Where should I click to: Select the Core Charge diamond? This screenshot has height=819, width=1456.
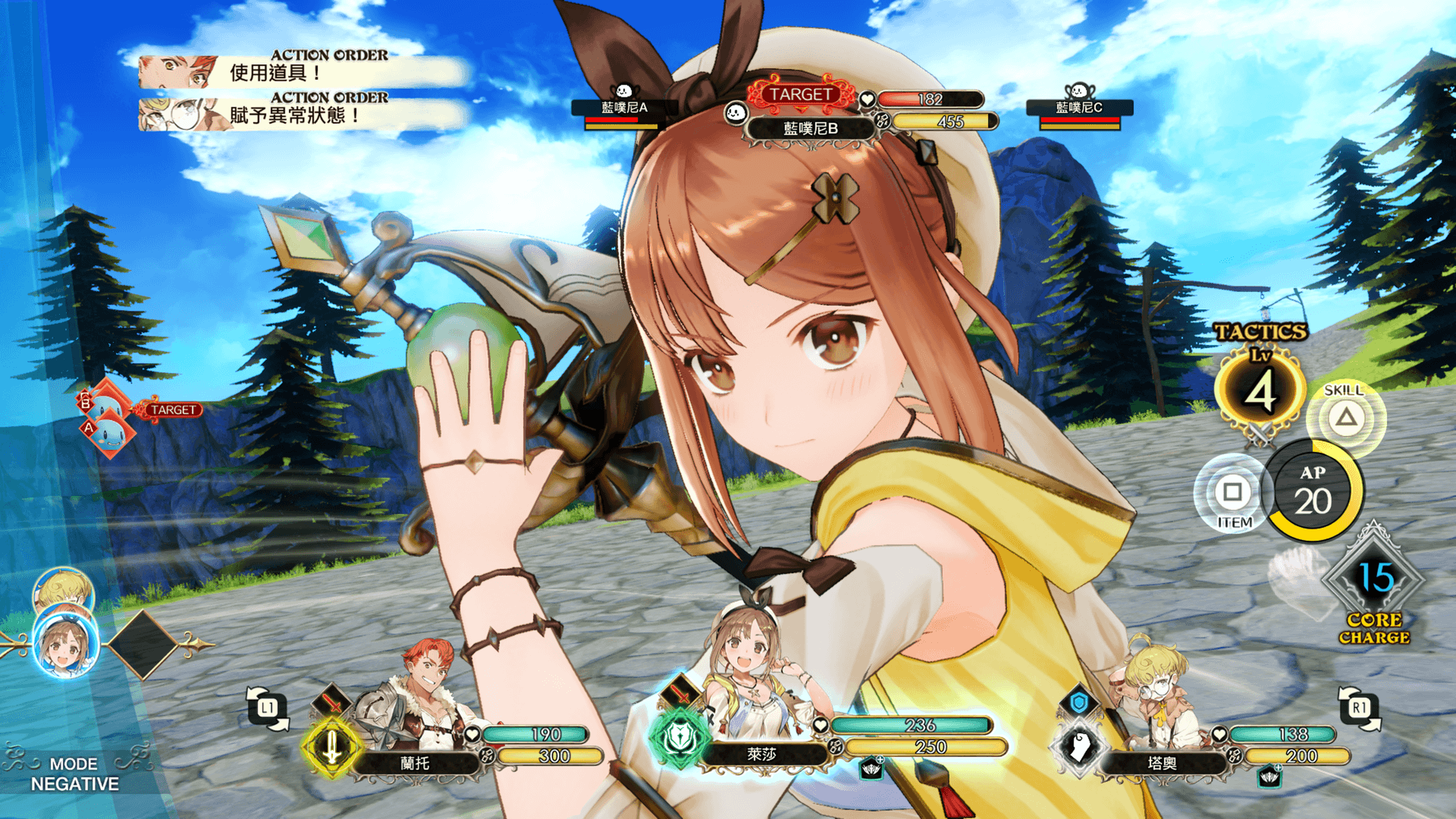1374,579
